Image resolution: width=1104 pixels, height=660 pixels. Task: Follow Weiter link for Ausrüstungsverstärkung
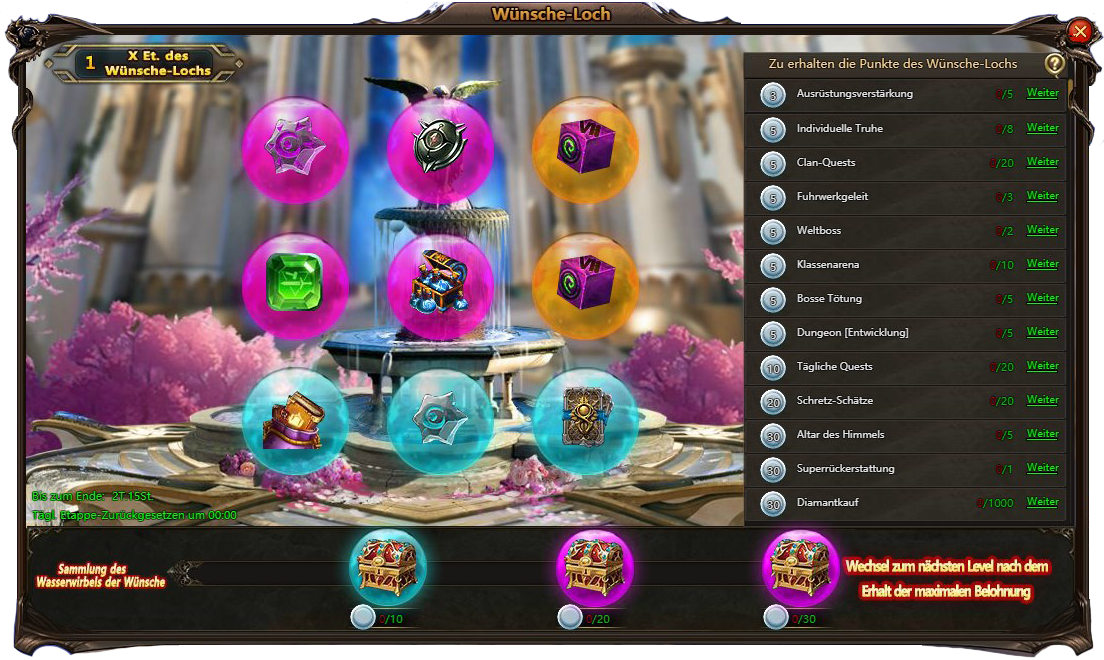tap(1042, 94)
